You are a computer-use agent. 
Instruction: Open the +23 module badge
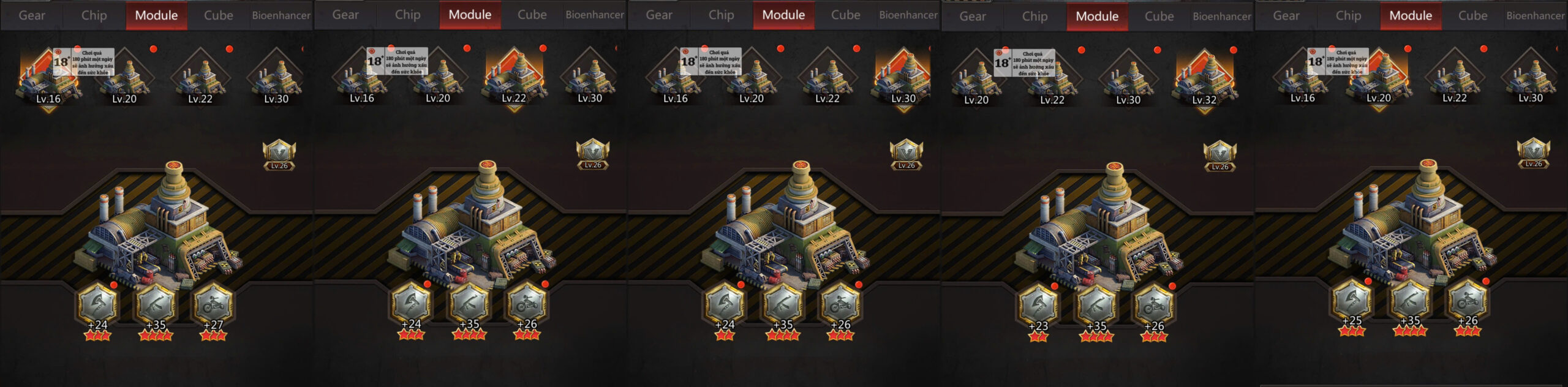click(1038, 304)
